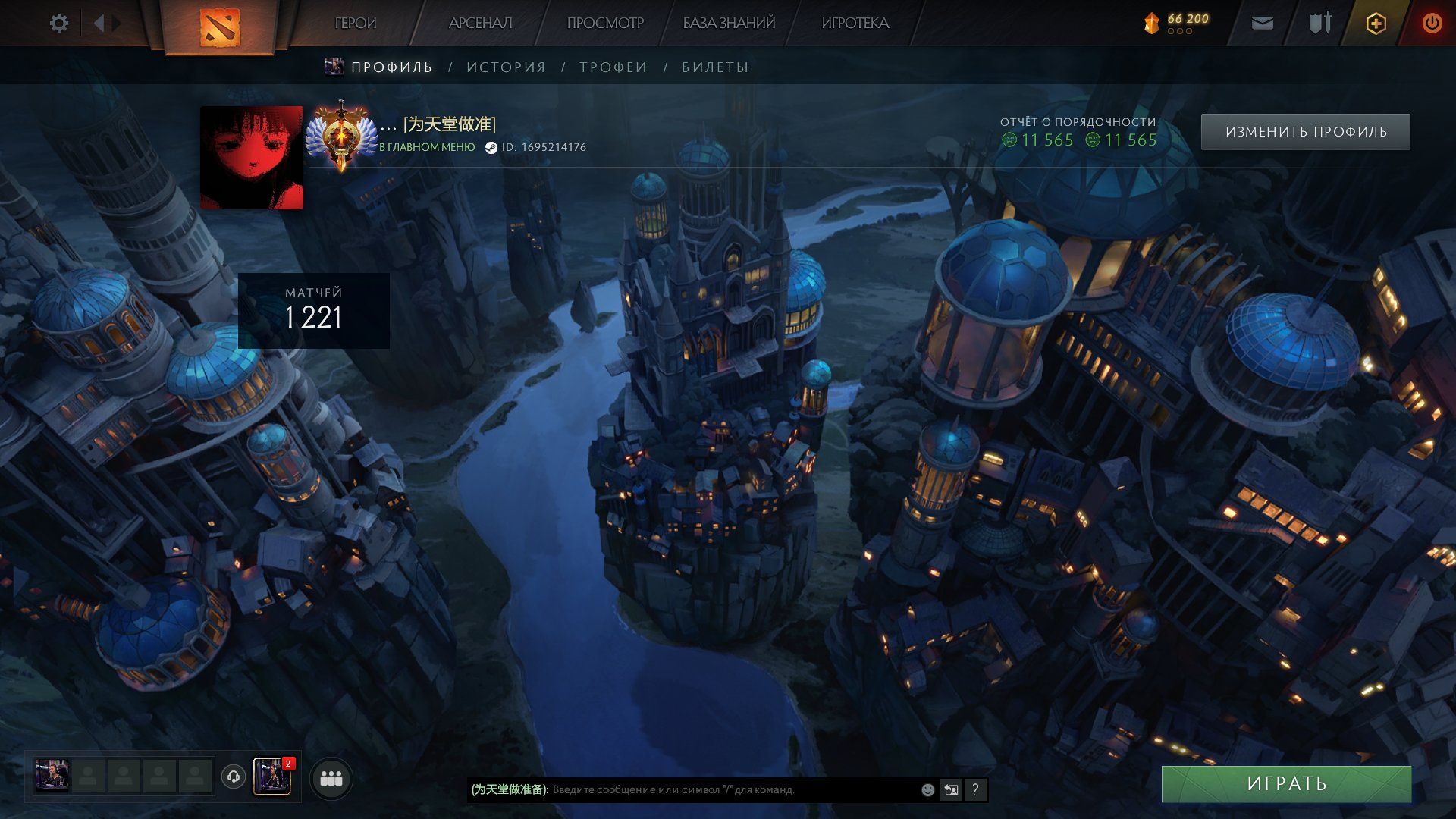
Task: Focus the chat message input field
Action: click(x=728, y=790)
